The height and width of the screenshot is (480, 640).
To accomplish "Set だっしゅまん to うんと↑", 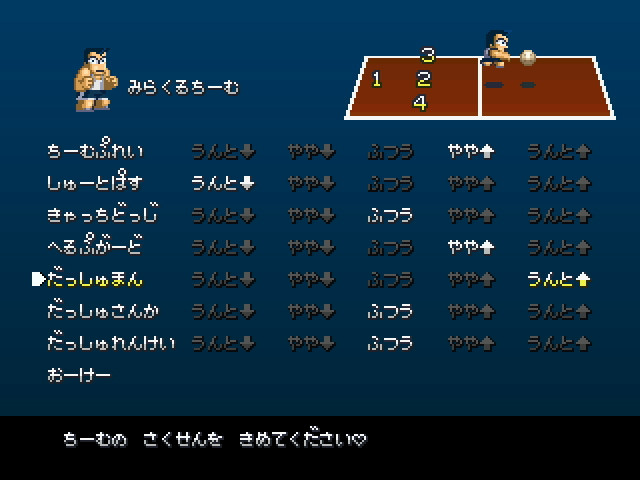I will tap(559, 279).
